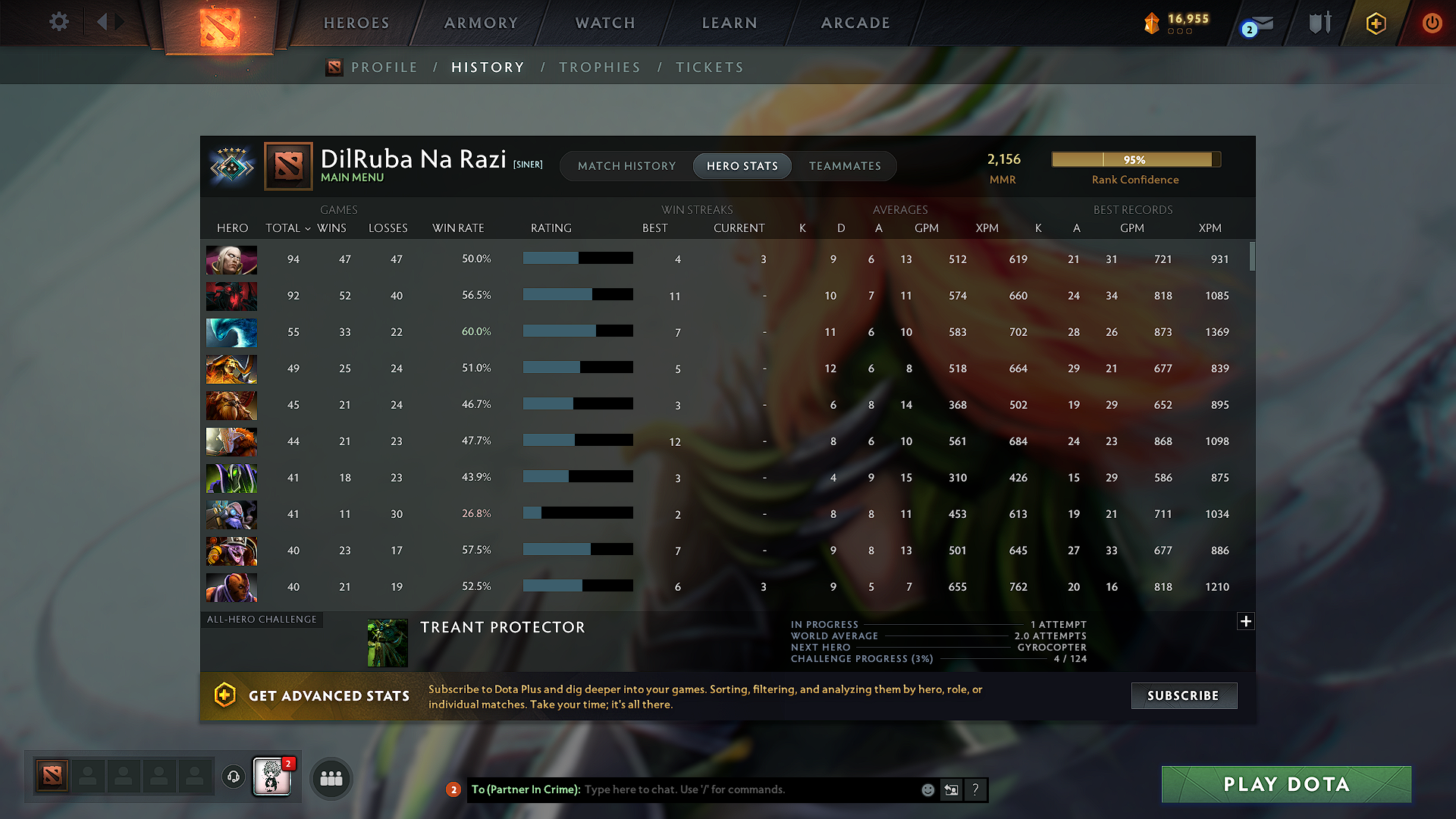Switch to the MATCH HISTORY tab
Viewport: 1456px width, 819px height.
[x=626, y=165]
